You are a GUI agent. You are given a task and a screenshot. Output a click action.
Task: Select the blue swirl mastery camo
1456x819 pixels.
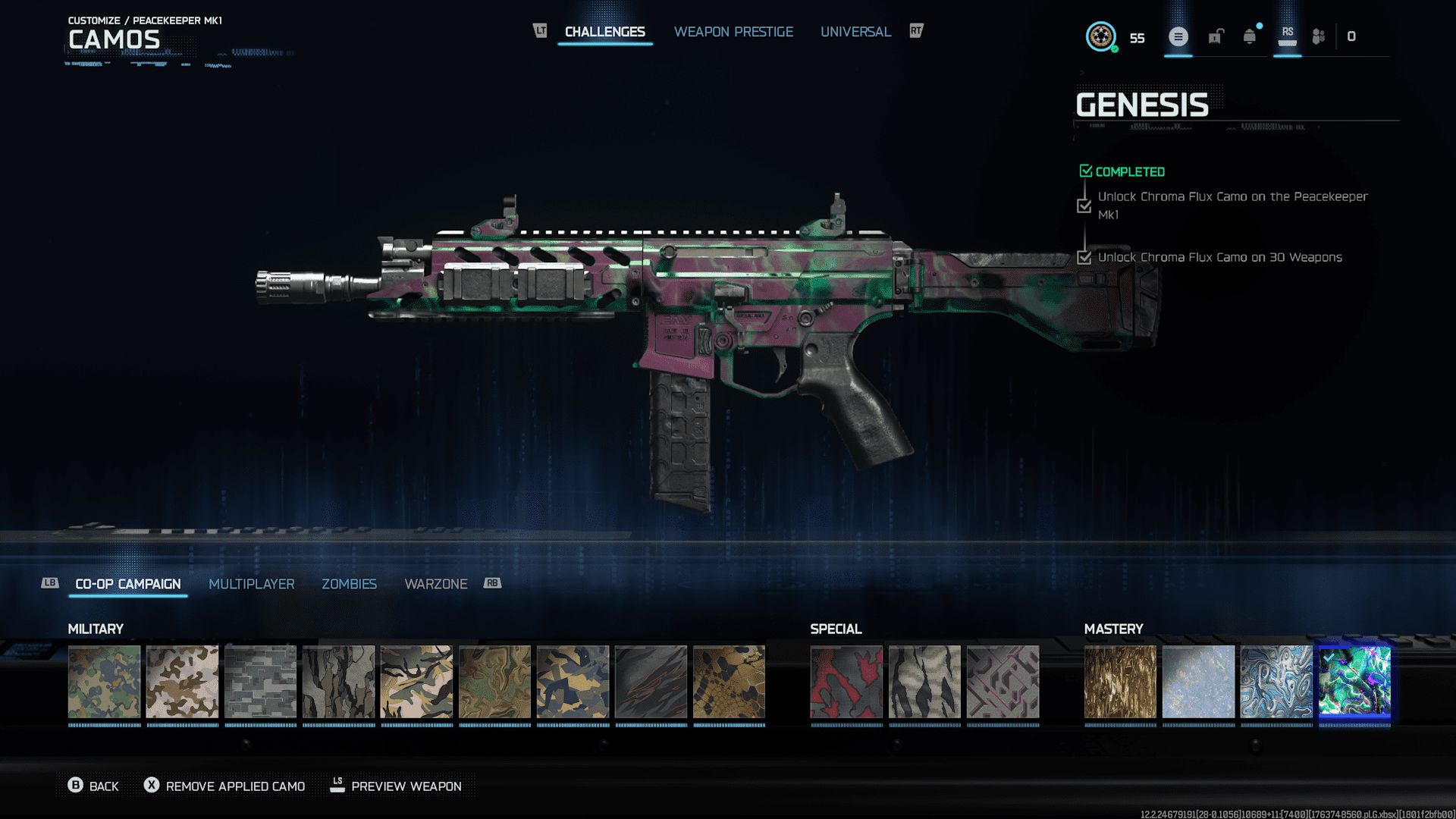point(1276,682)
